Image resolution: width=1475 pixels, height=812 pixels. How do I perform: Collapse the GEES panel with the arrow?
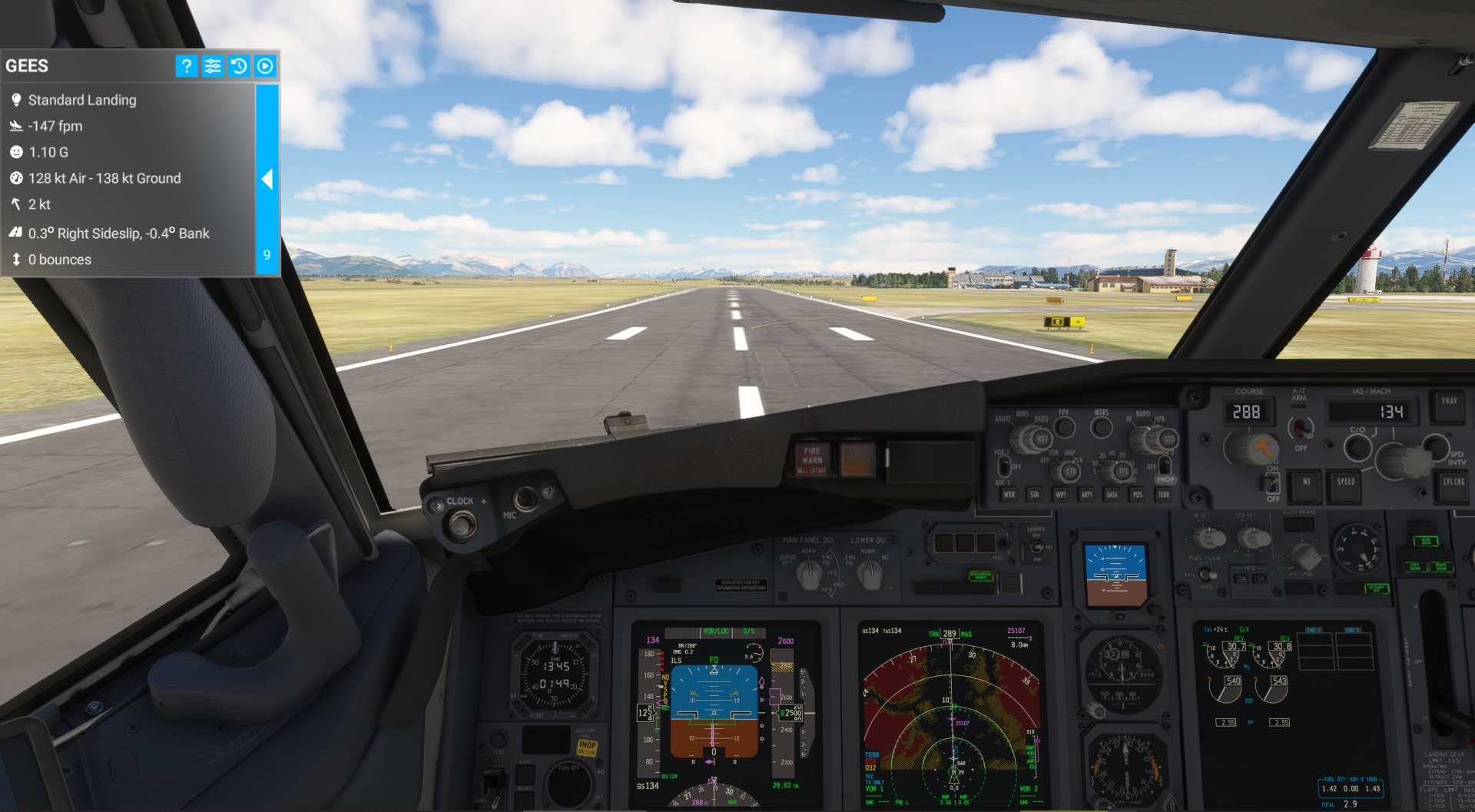coord(267,179)
